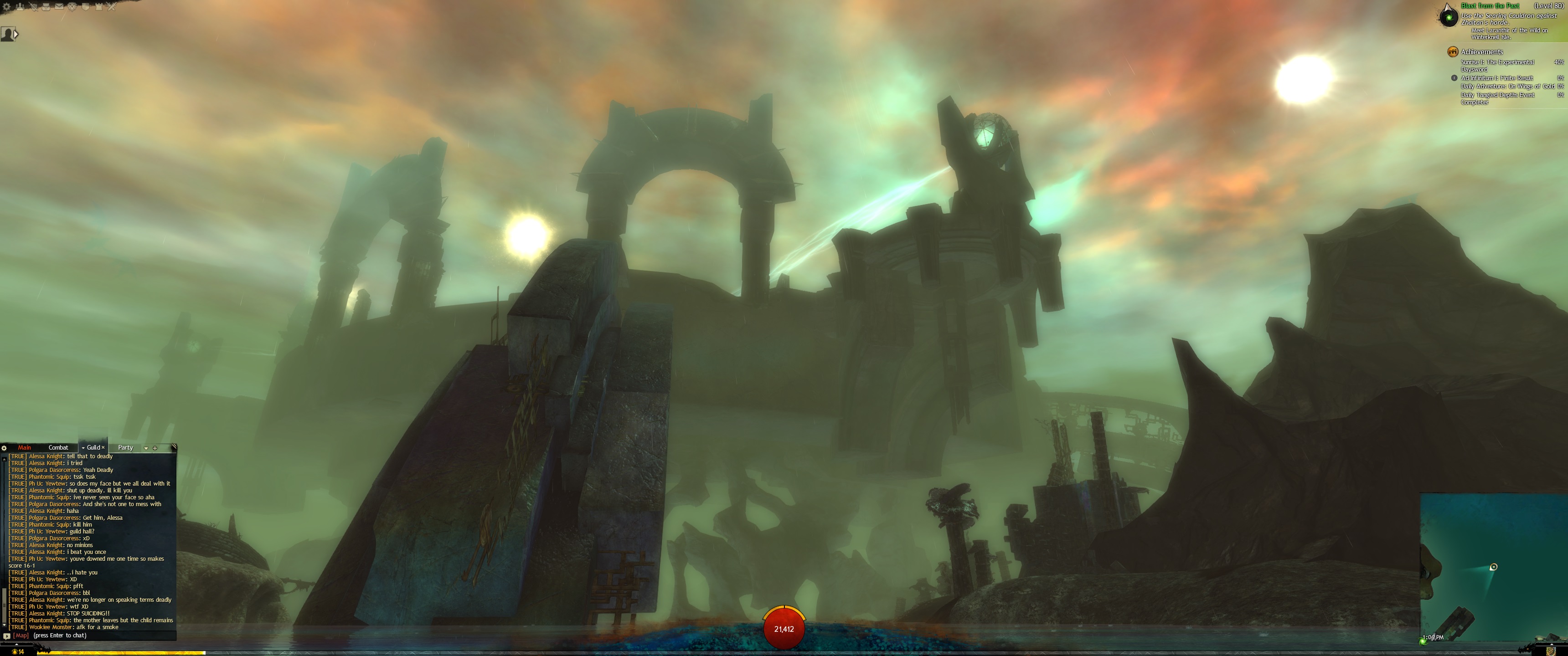Open the hero panel sword-and-shield icon
The width and height of the screenshot is (1568, 656).
pyautogui.click(x=33, y=7)
